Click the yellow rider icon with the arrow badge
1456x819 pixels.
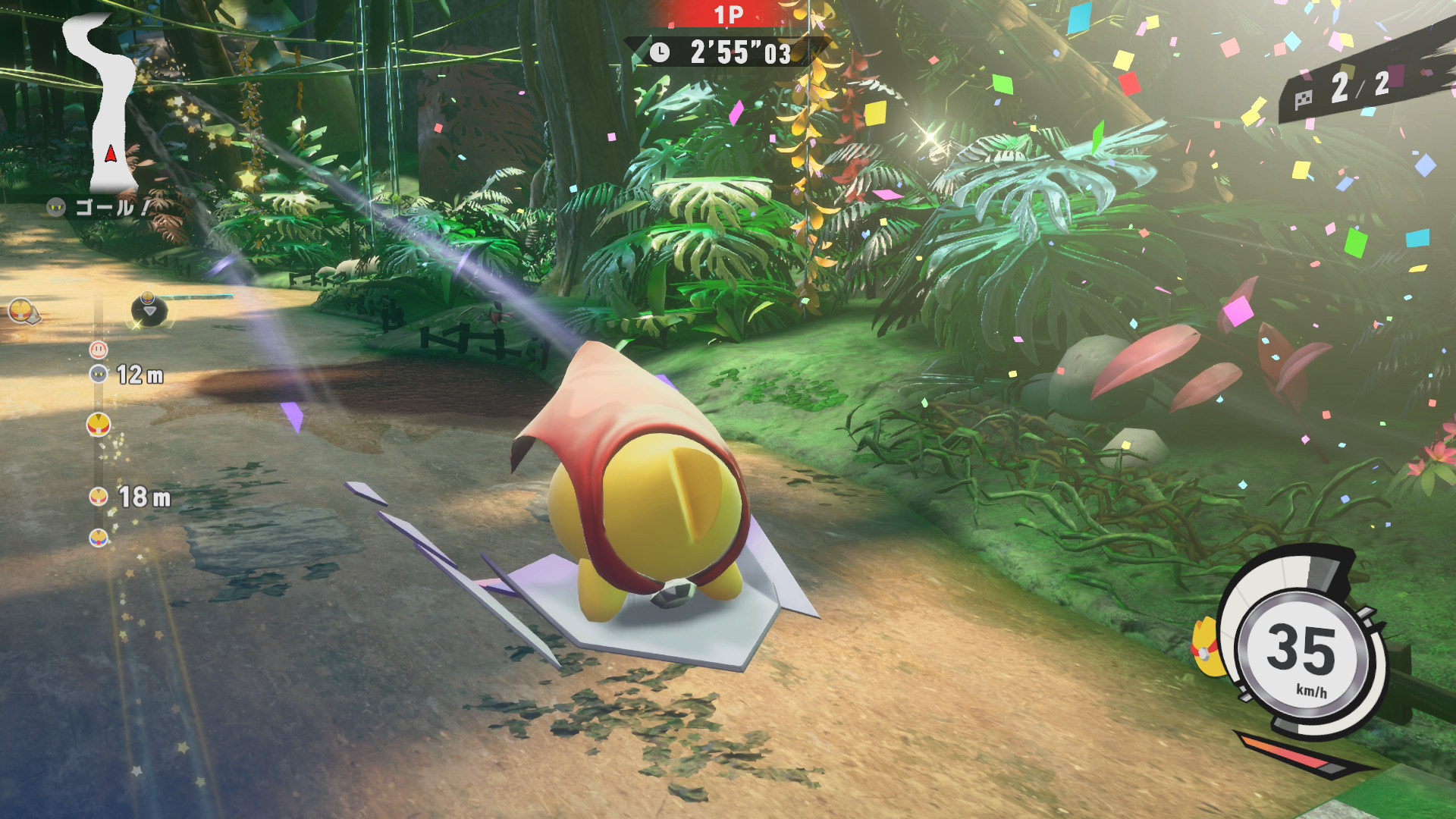[x=22, y=310]
